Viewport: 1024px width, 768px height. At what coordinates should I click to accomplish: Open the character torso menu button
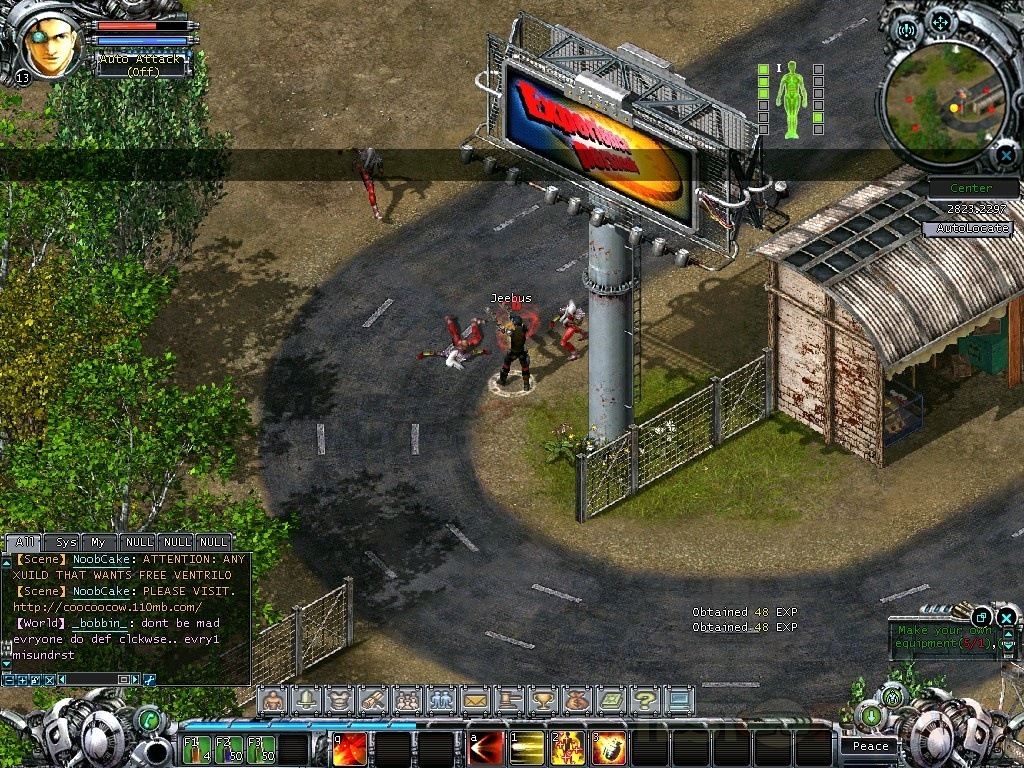point(338,700)
